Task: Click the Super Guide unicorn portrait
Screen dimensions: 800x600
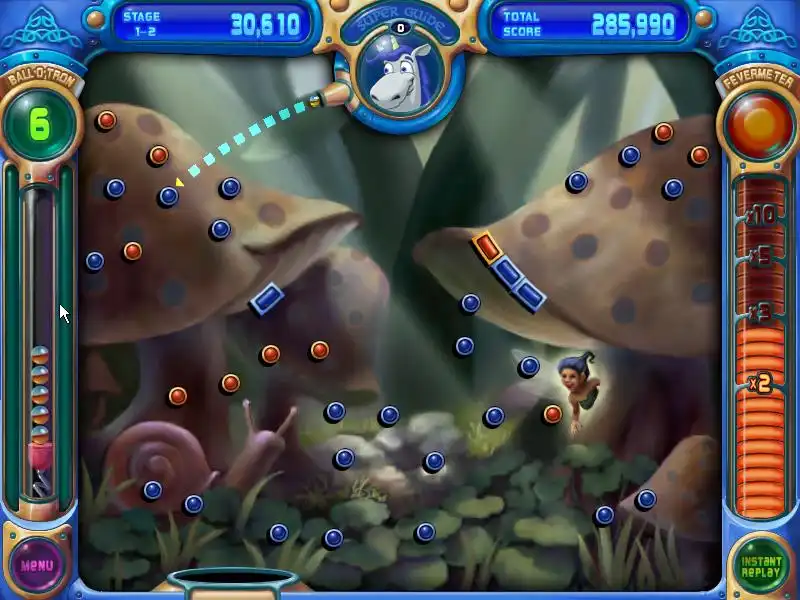Action: click(399, 77)
